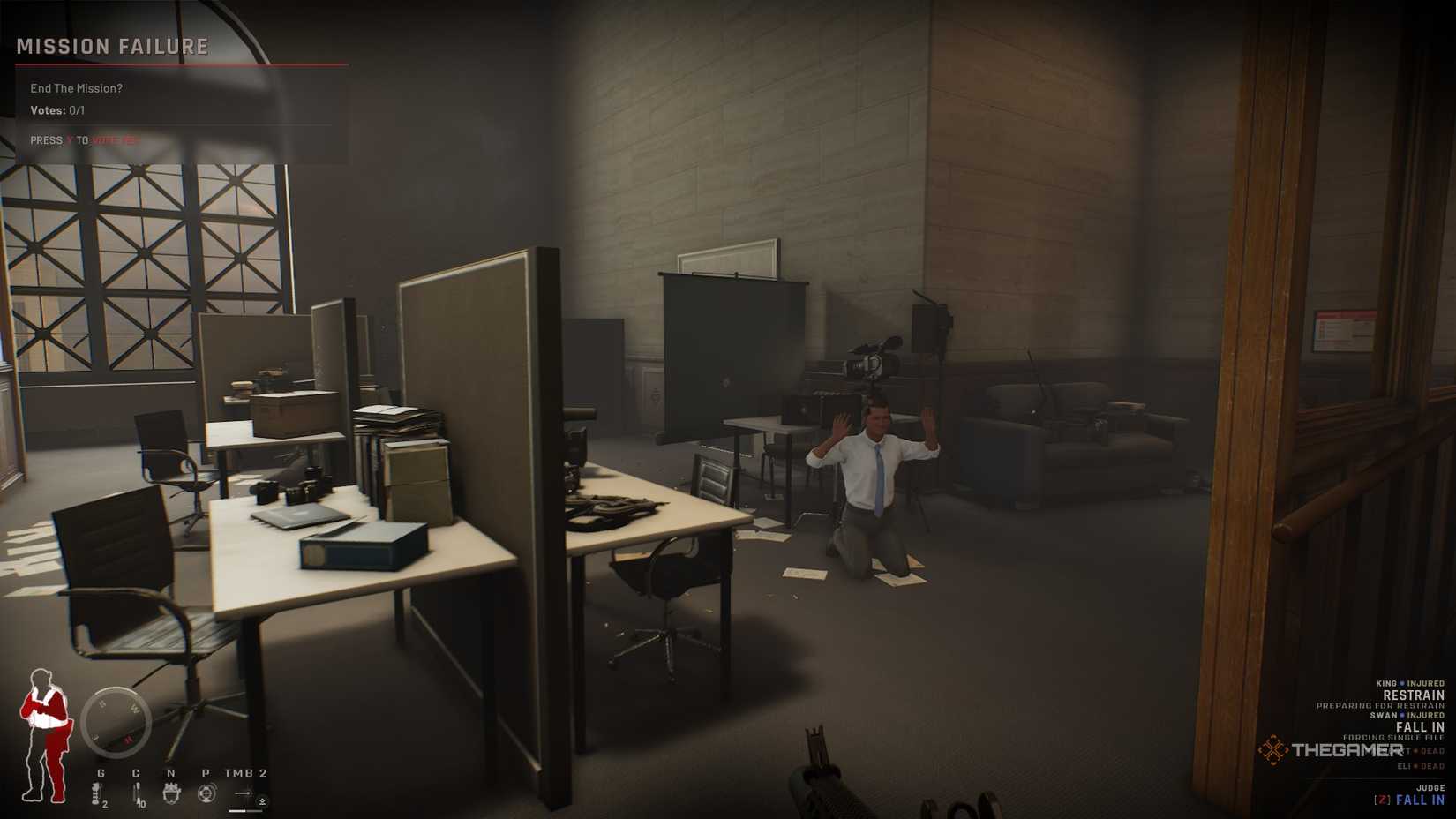Collapse the FORCING SINGLE FILE status entry
Image resolution: width=1456 pixels, height=819 pixels.
[1393, 738]
